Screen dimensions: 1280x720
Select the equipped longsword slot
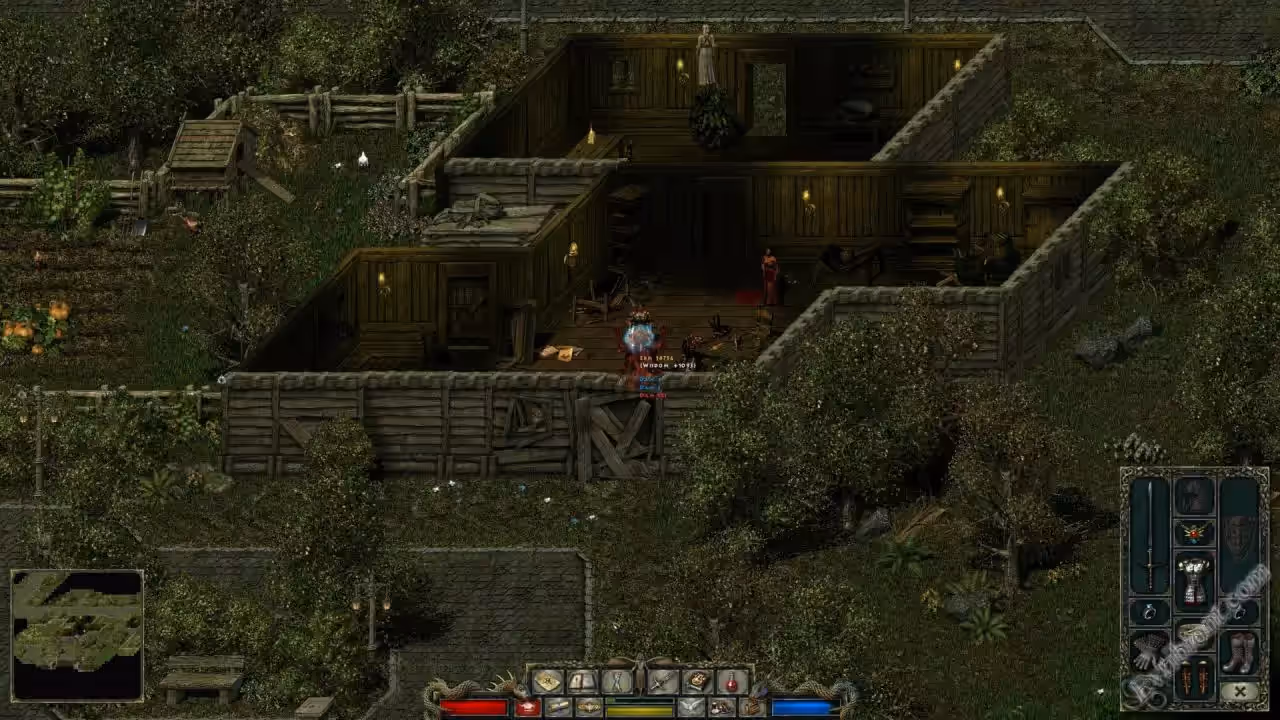[x=1150, y=535]
